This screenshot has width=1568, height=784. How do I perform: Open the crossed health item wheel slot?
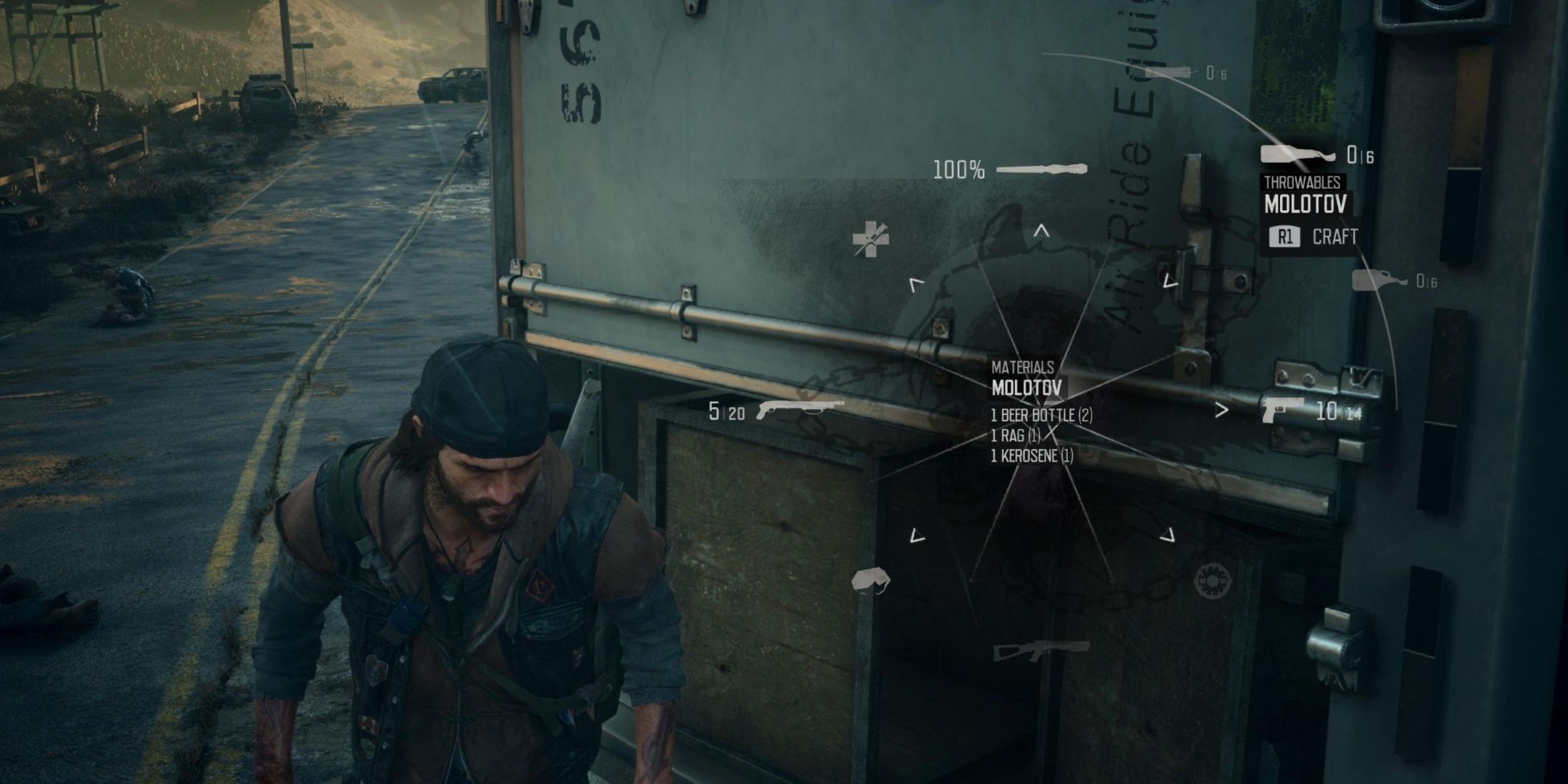870,239
